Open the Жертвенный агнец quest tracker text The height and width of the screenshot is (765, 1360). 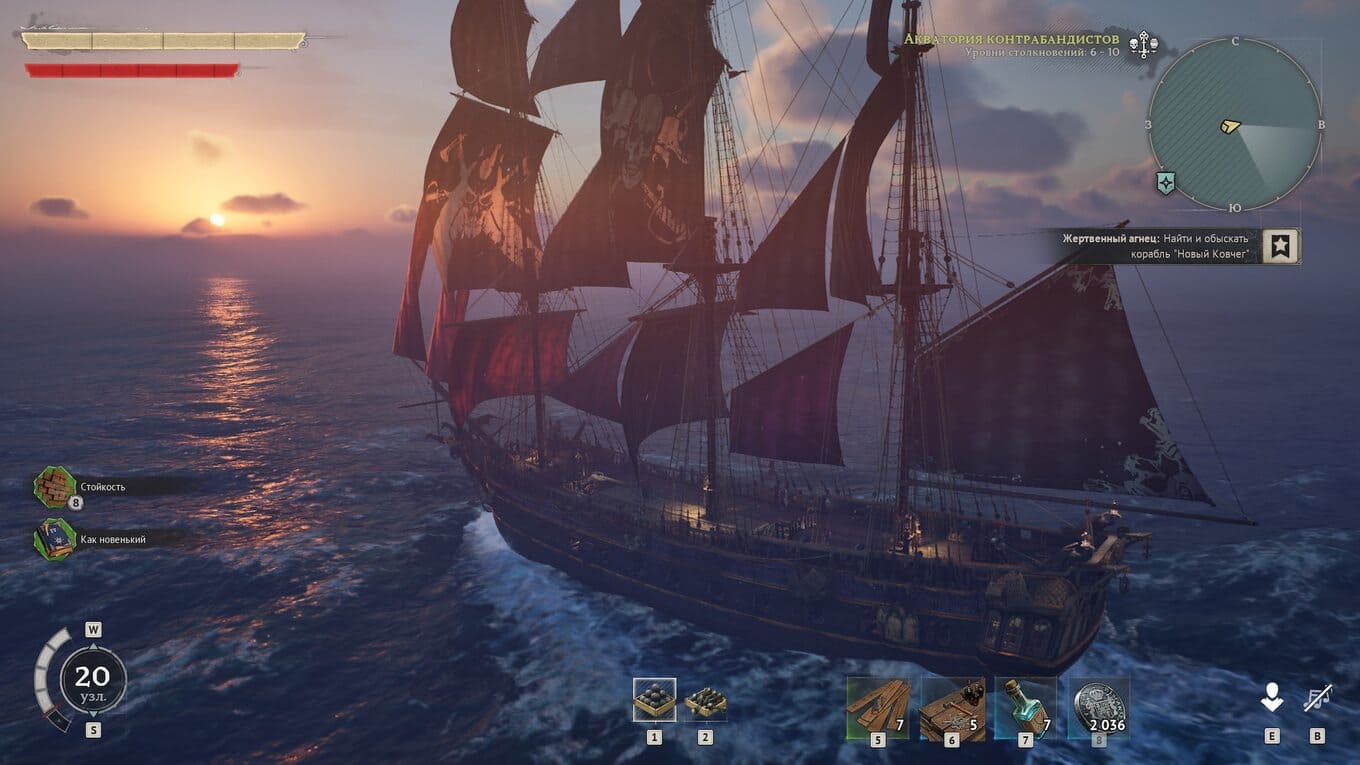coord(1155,246)
